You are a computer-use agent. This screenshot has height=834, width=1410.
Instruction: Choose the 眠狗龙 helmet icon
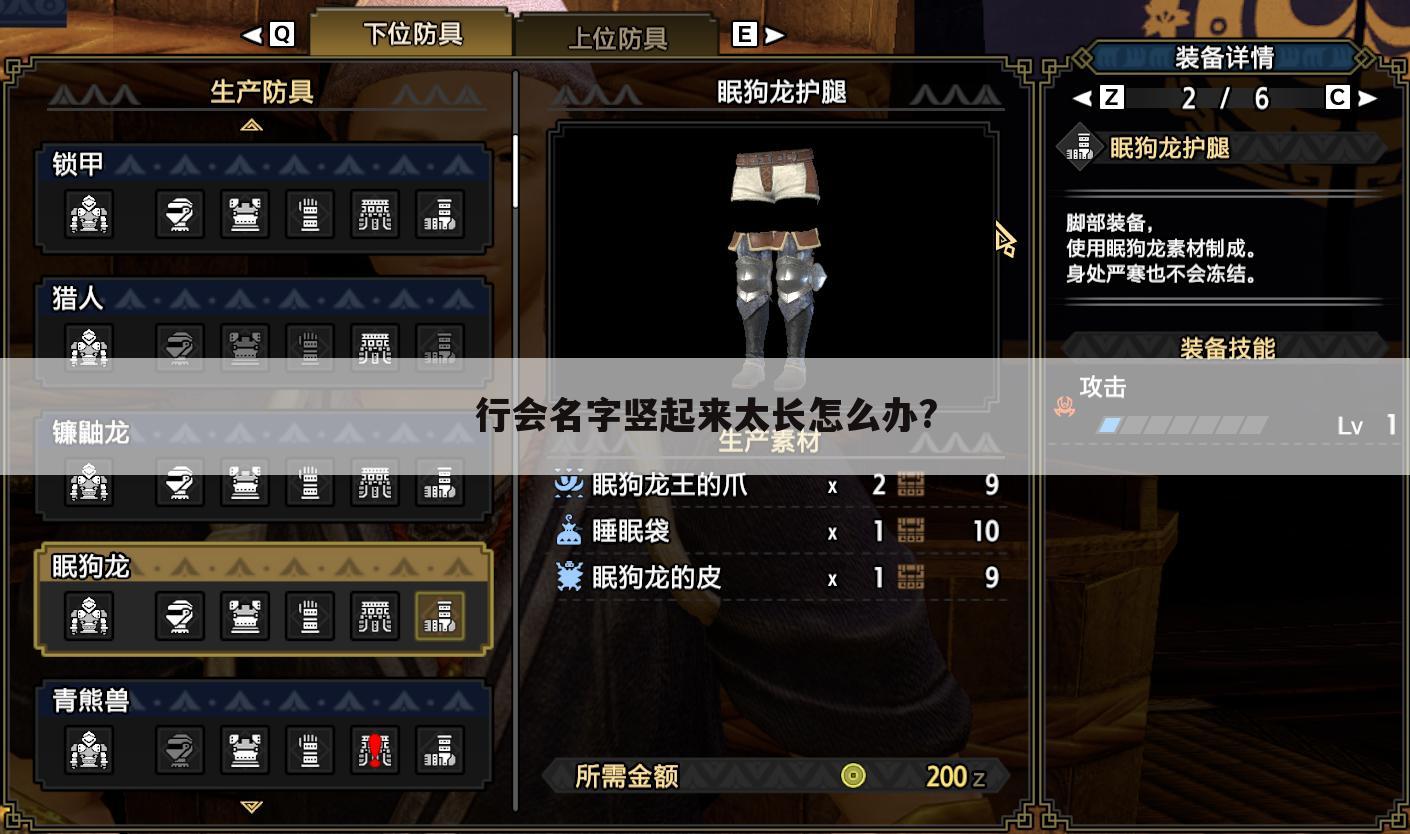click(180, 616)
